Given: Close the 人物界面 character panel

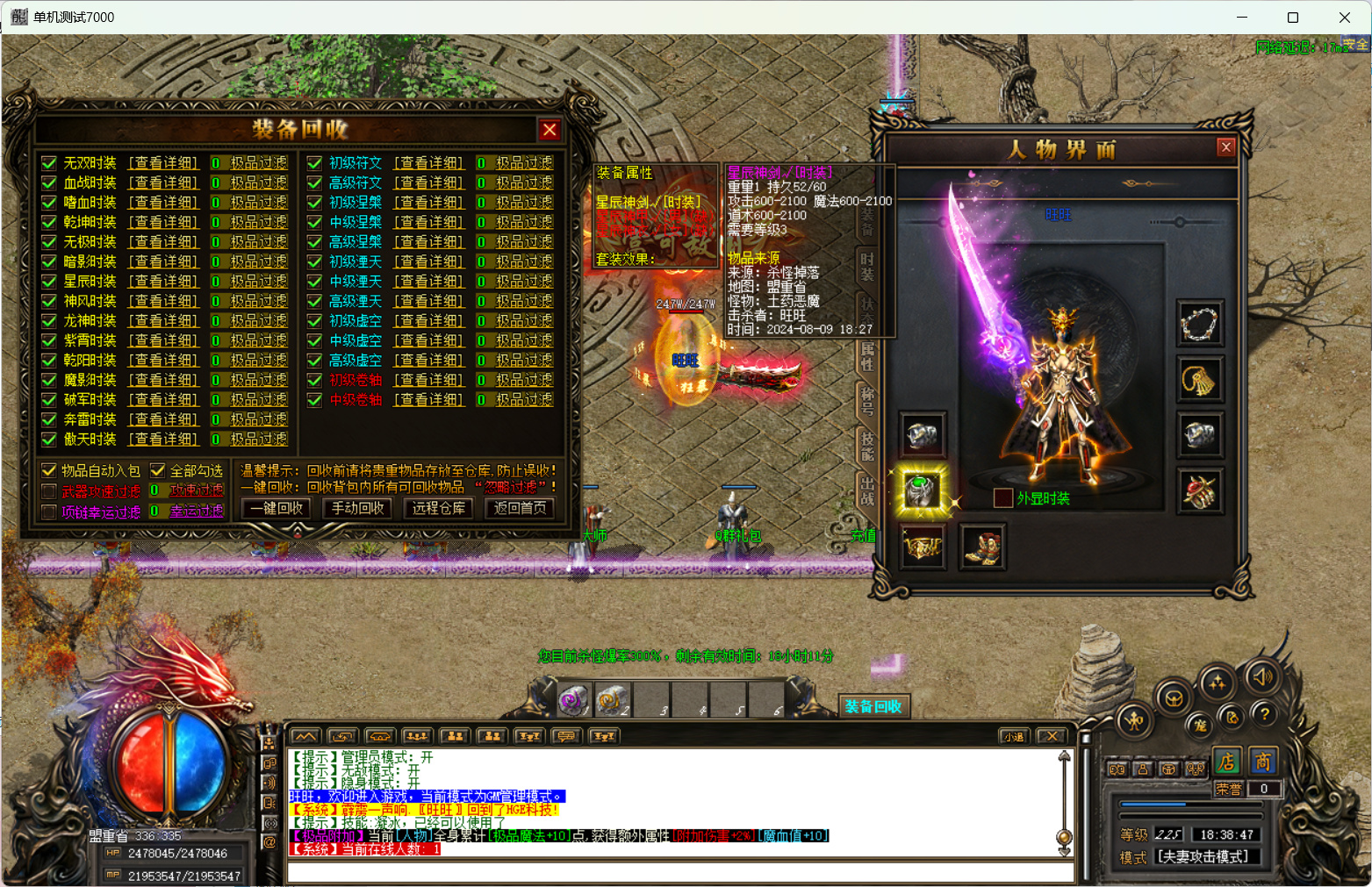Looking at the screenshot, I should [x=1226, y=147].
